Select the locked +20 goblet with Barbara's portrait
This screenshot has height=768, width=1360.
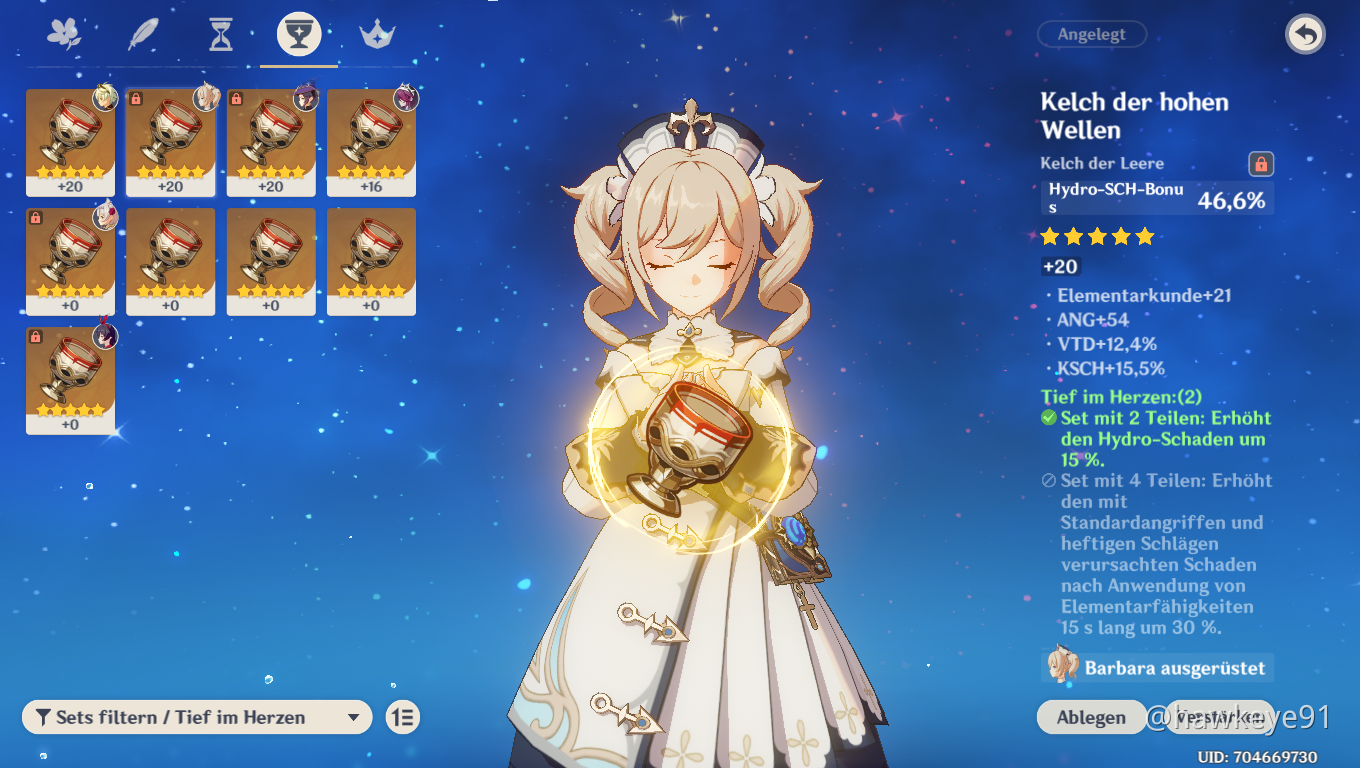171,142
